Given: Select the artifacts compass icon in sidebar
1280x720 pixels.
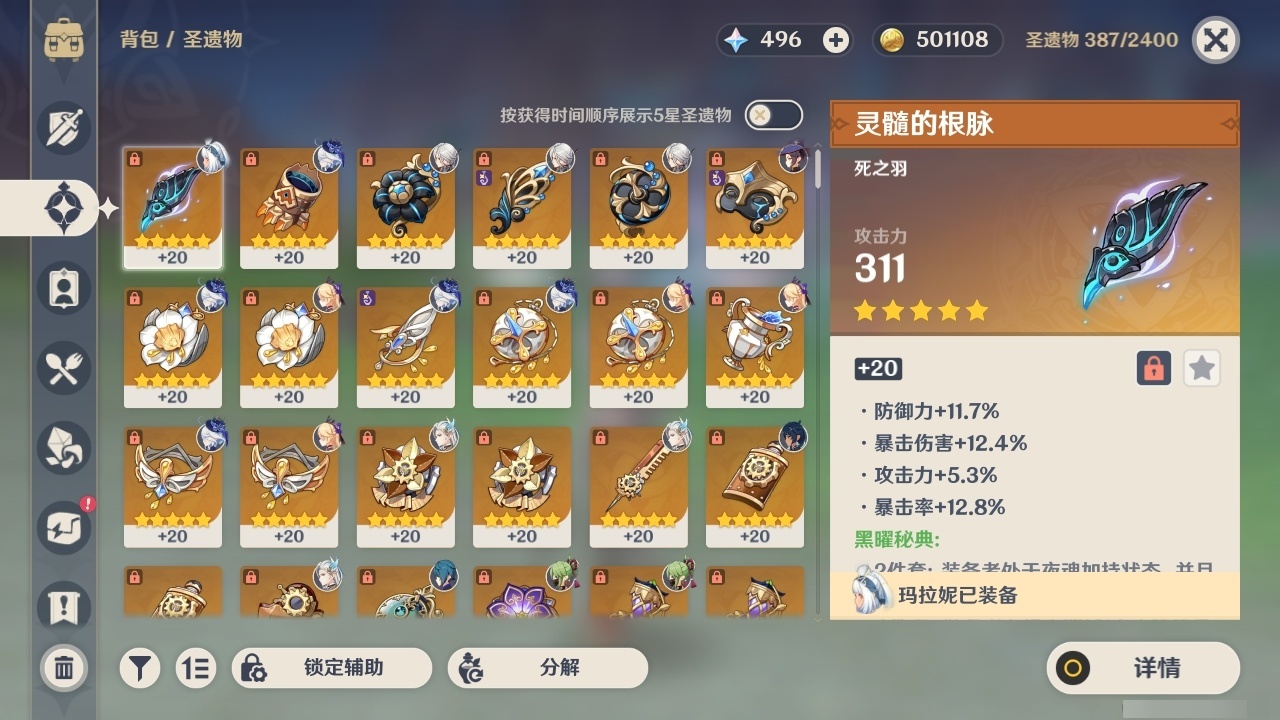Looking at the screenshot, I should (64, 207).
